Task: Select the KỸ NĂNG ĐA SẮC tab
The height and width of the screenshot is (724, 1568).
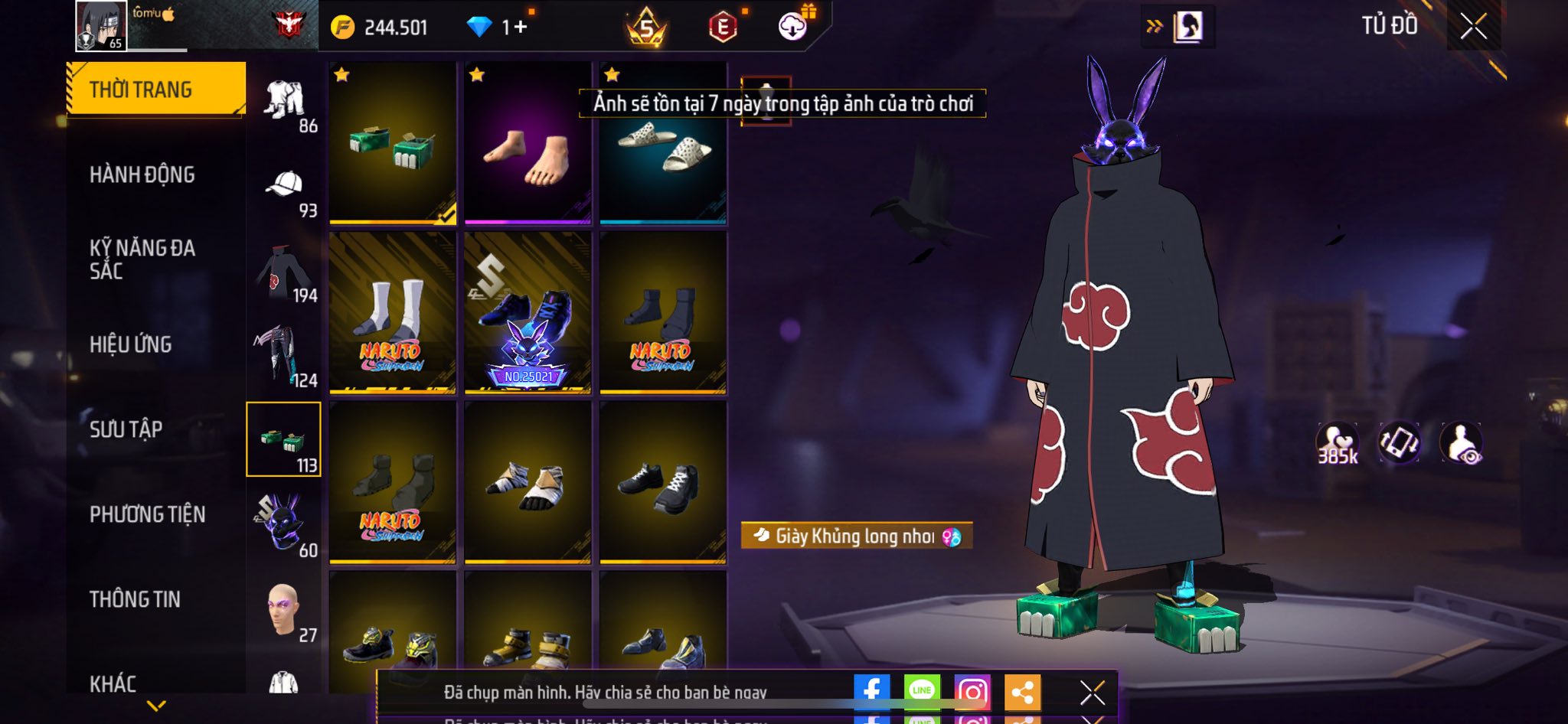Action: coord(142,259)
